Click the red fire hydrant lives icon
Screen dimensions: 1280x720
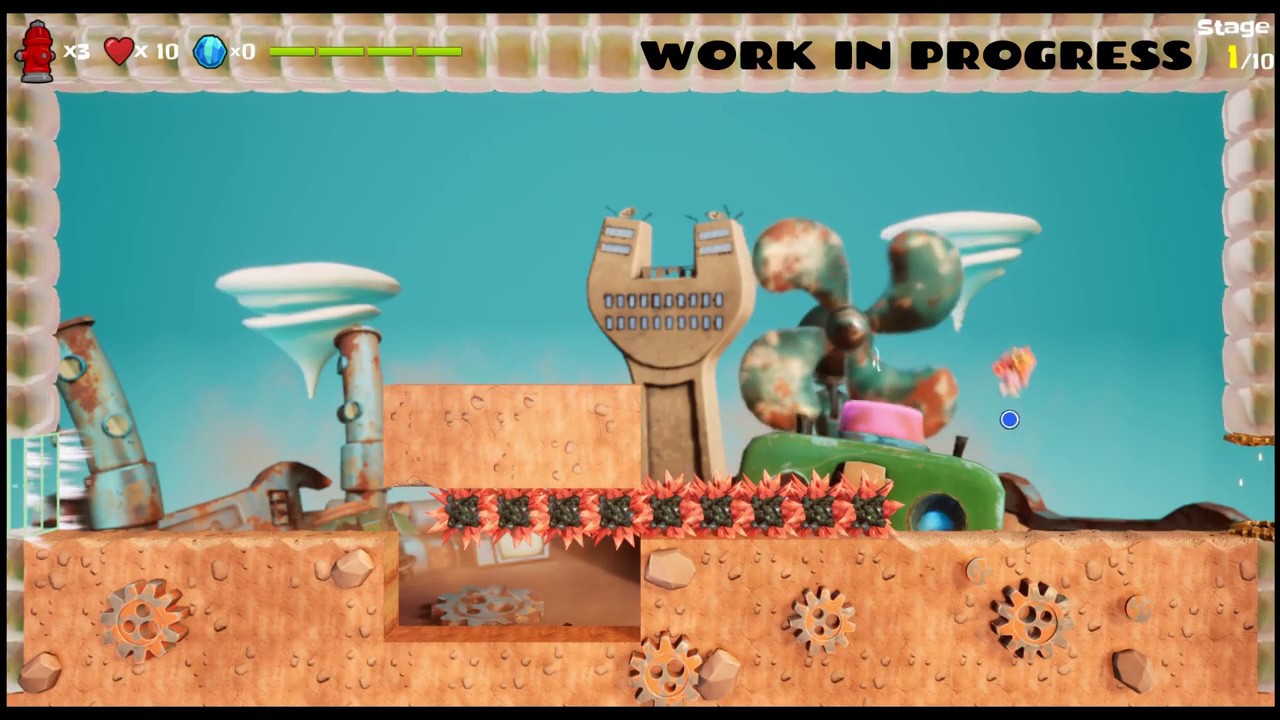(38, 50)
